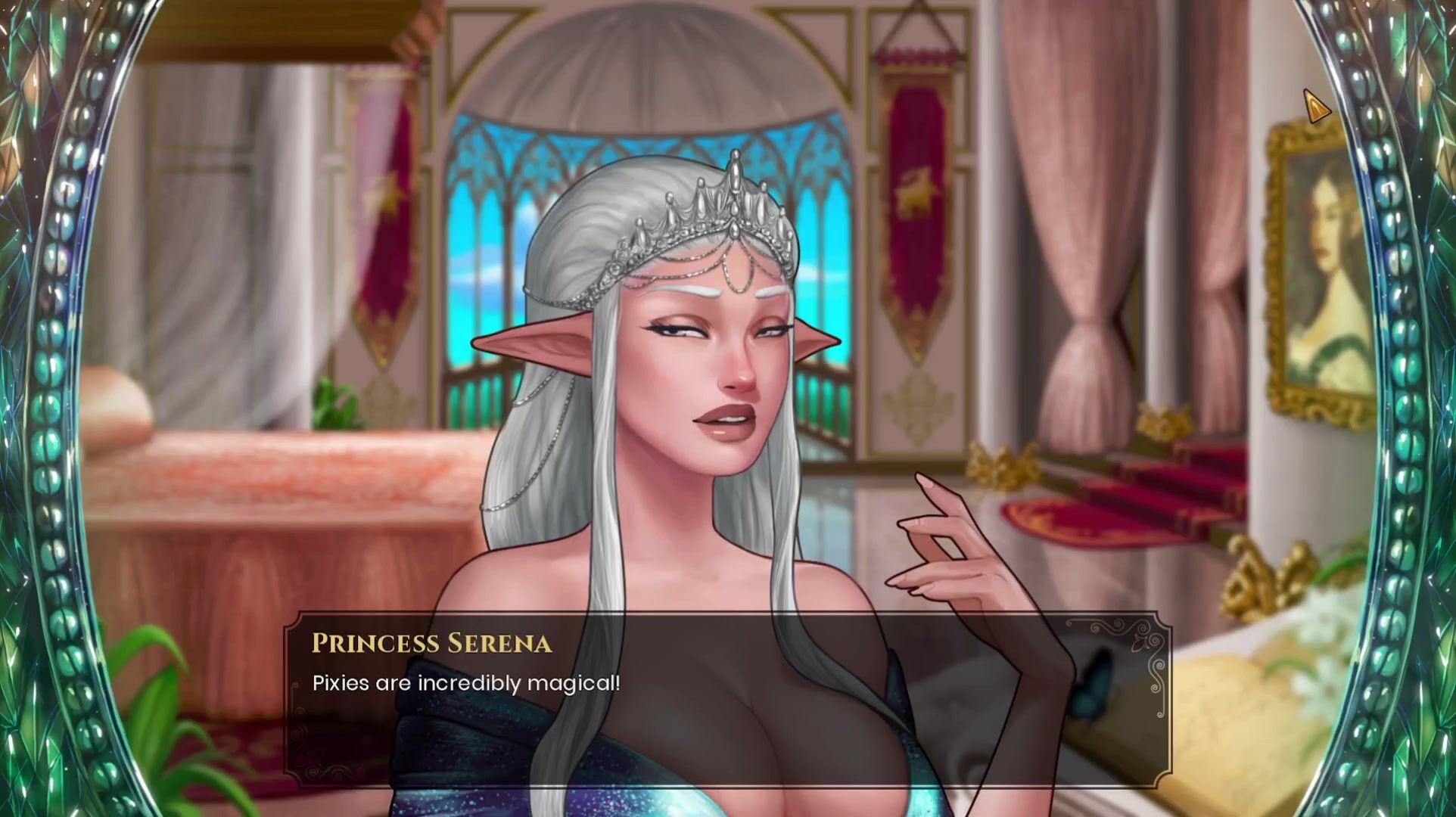
Task: Advance Princess Serena's dialogue box
Action: coord(726,700)
